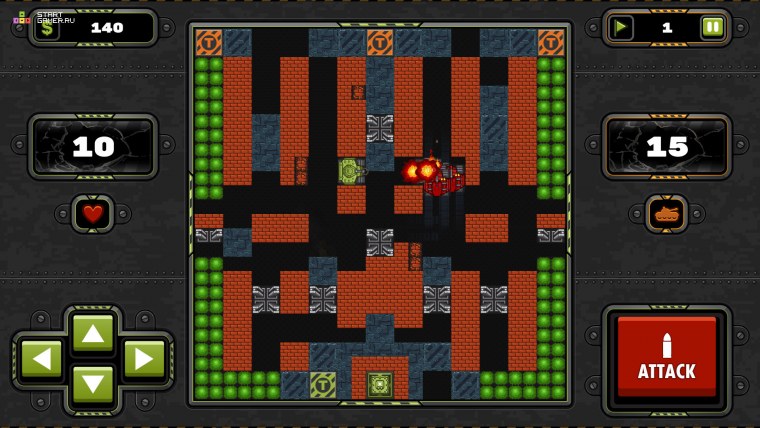The image size is (760, 428).
Task: Pause the game with the green pause button
Action: pyautogui.click(x=712, y=27)
